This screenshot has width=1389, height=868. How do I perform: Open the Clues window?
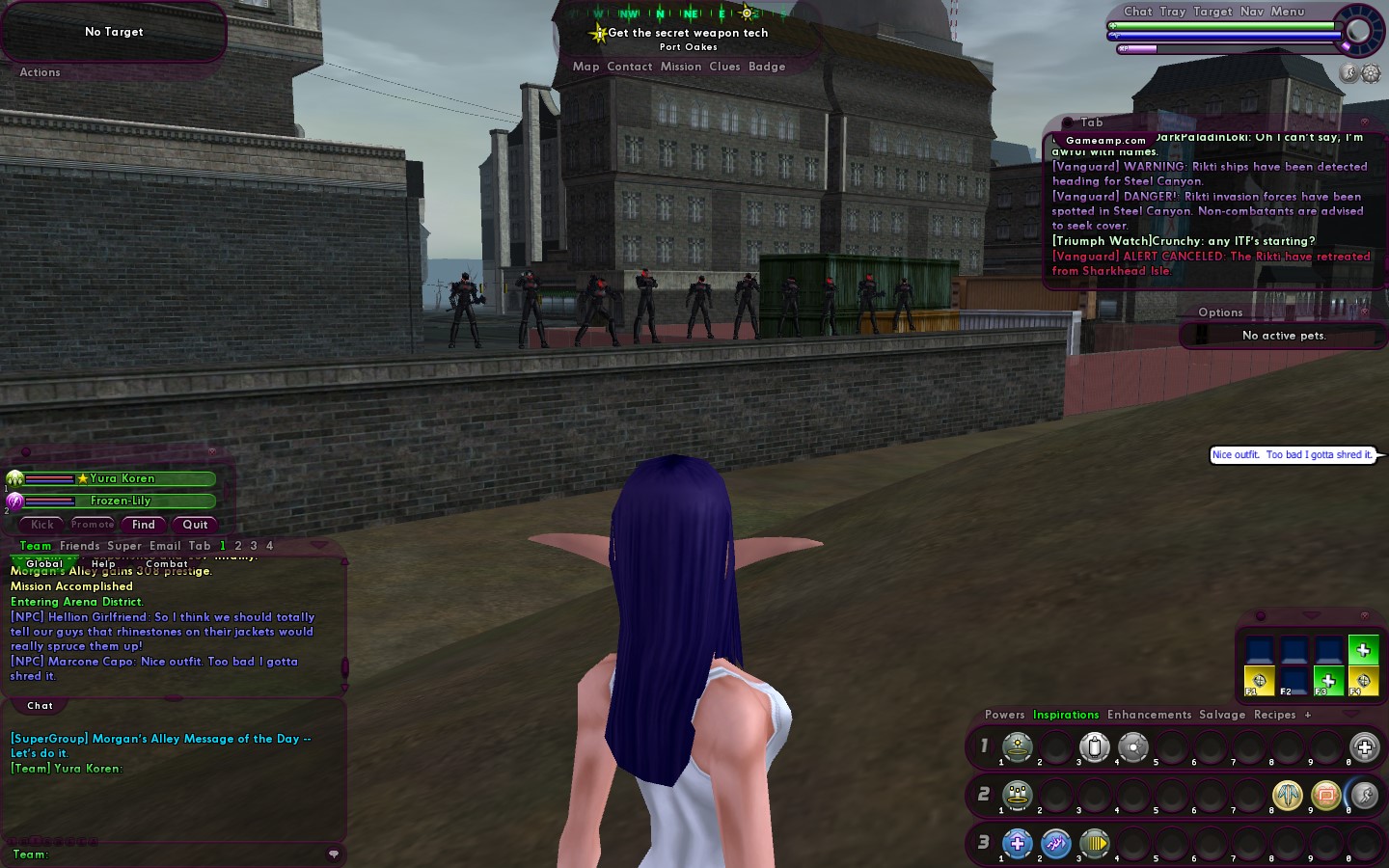(x=724, y=67)
